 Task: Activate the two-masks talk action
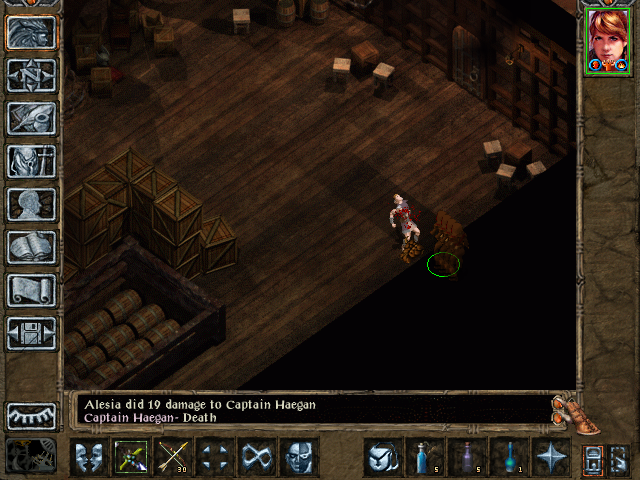pyautogui.click(x=89, y=457)
